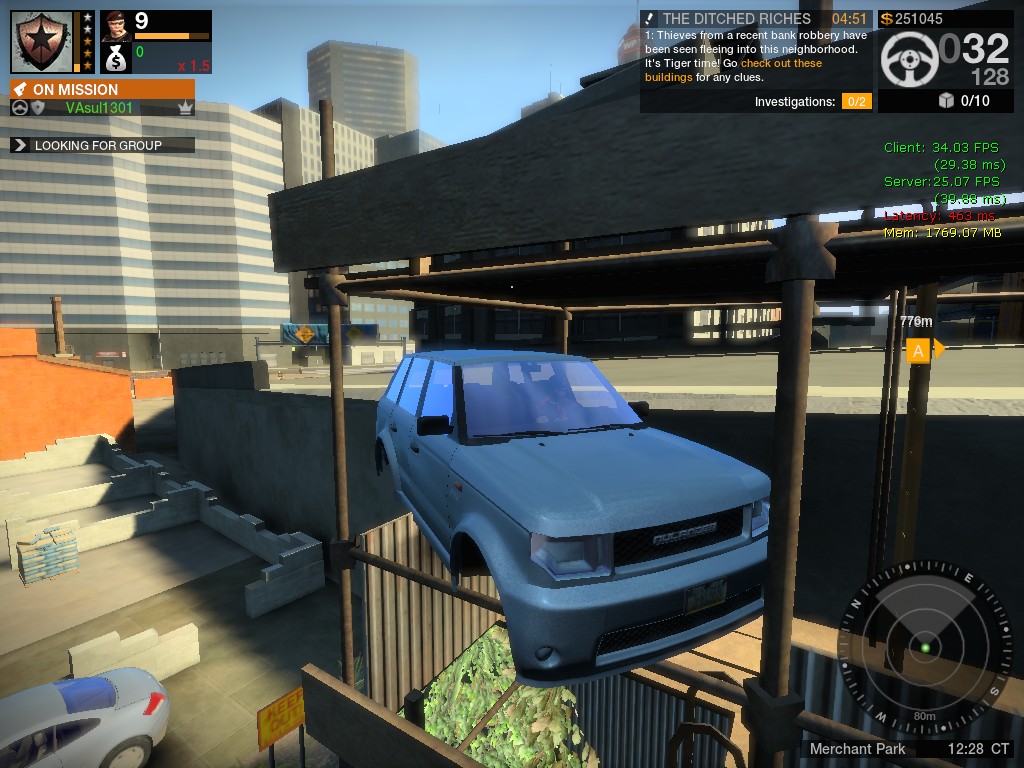The image size is (1024, 768).
Task: Toggle the LOOKING FOR GROUP bar
Action: pyautogui.click(x=102, y=145)
